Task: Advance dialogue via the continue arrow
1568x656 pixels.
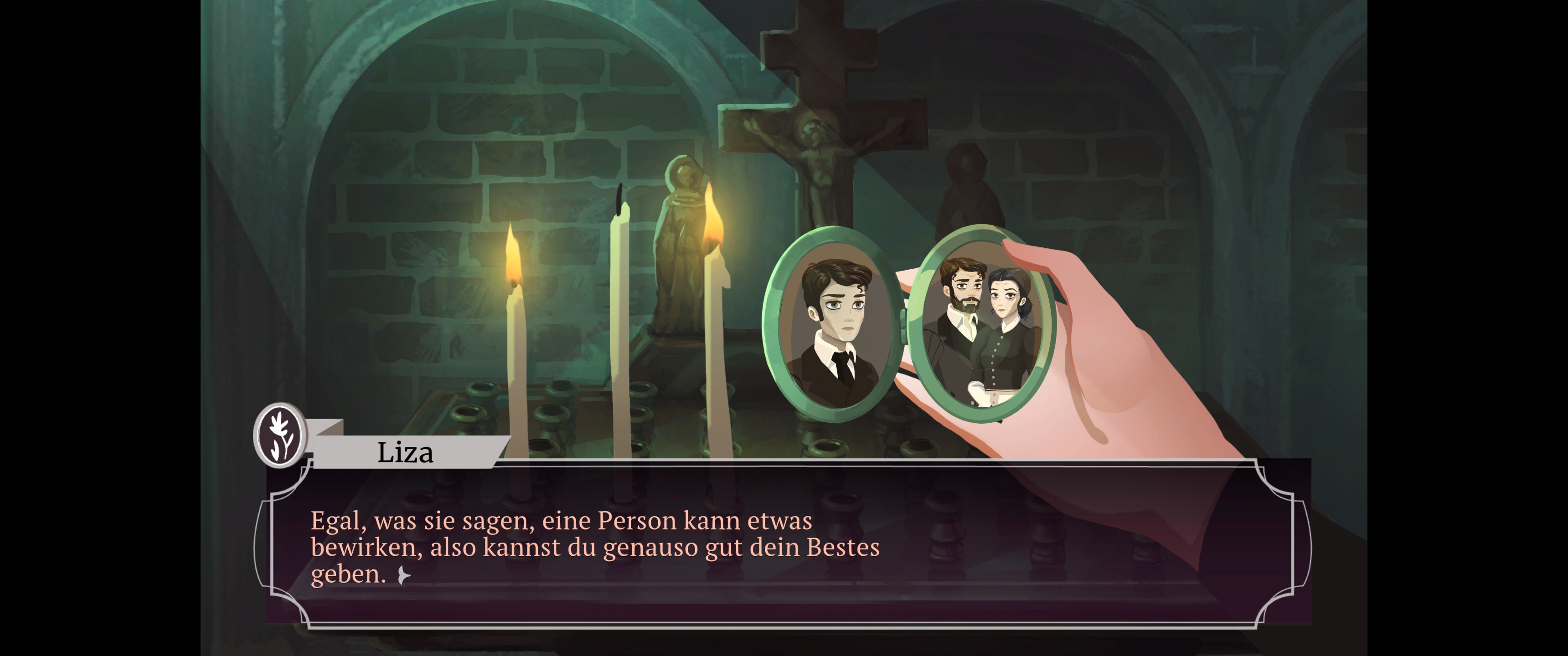Action: click(x=403, y=575)
